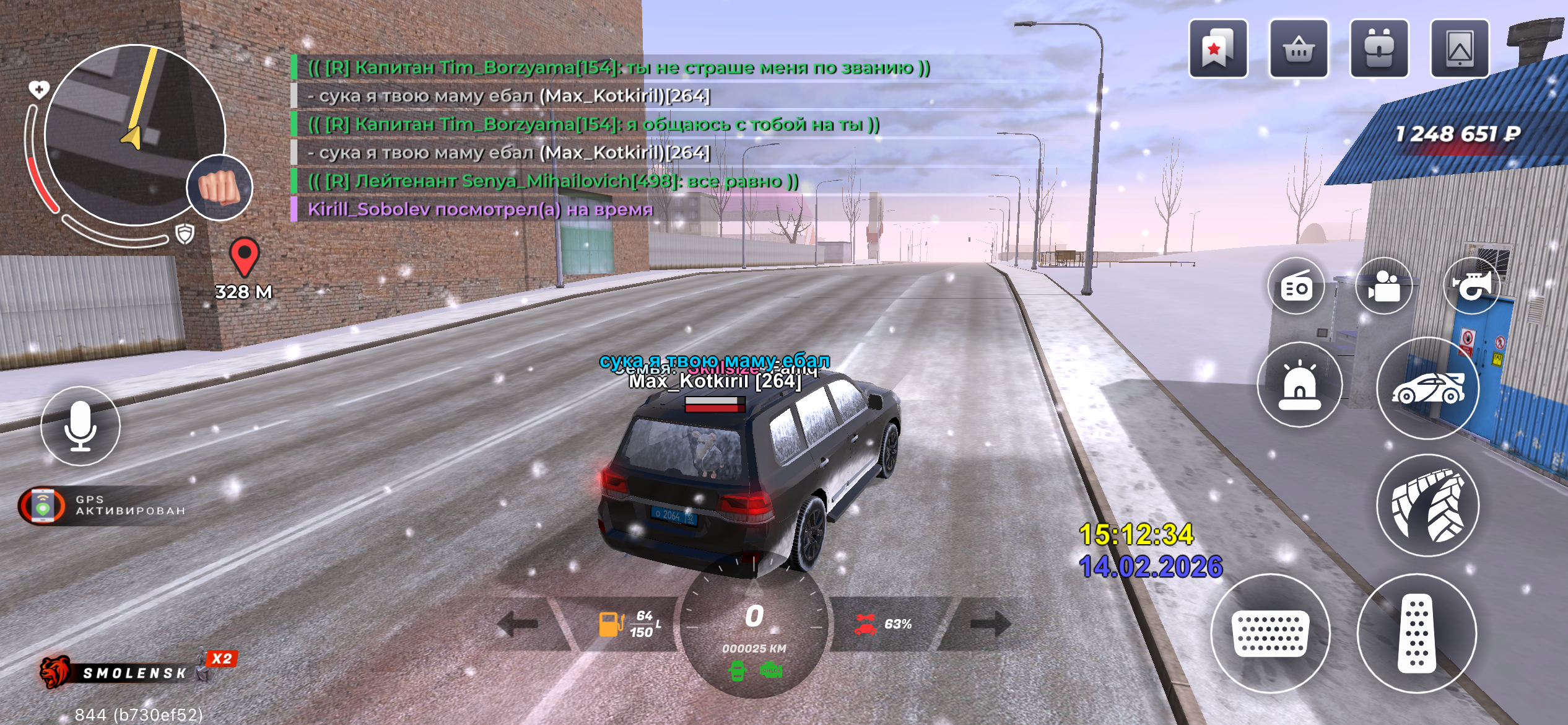This screenshot has width=1568, height=725.
Task: Open the starred bookmark menu
Action: (x=1217, y=49)
